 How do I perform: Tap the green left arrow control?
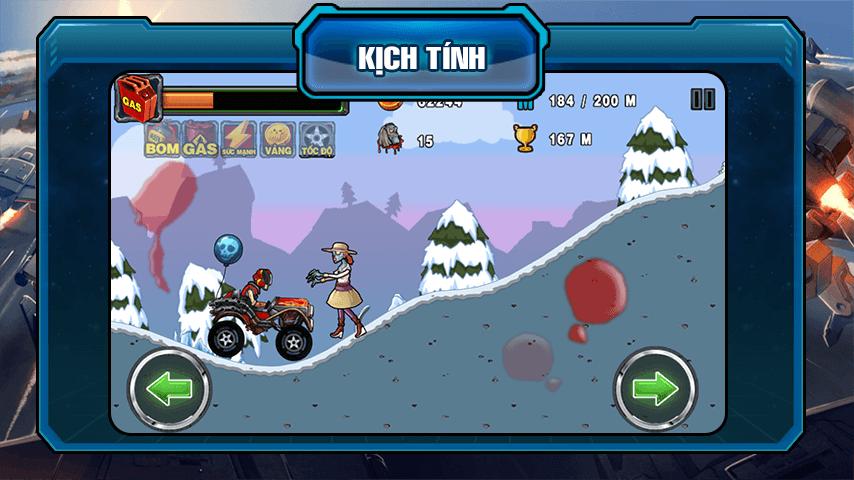tap(169, 389)
